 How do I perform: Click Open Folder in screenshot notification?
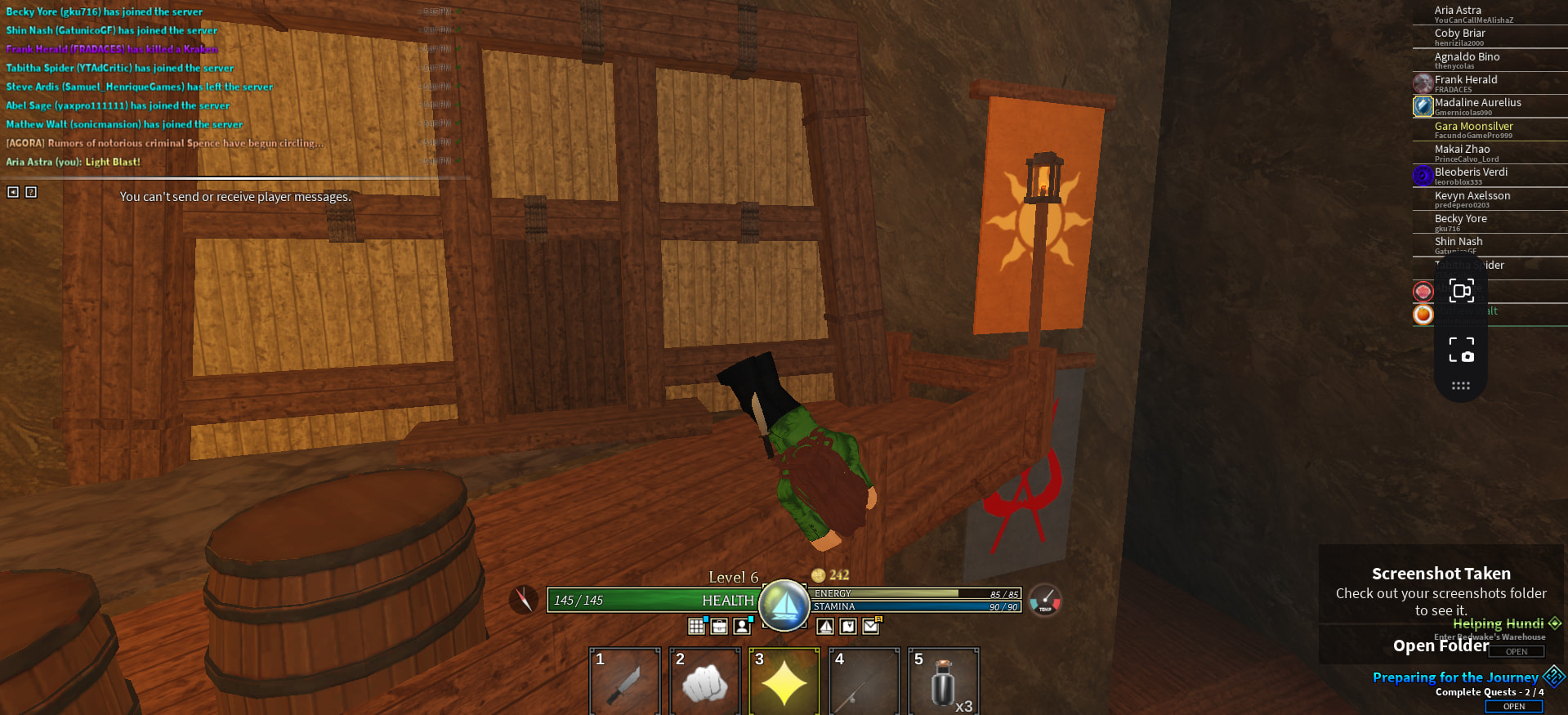(1441, 646)
